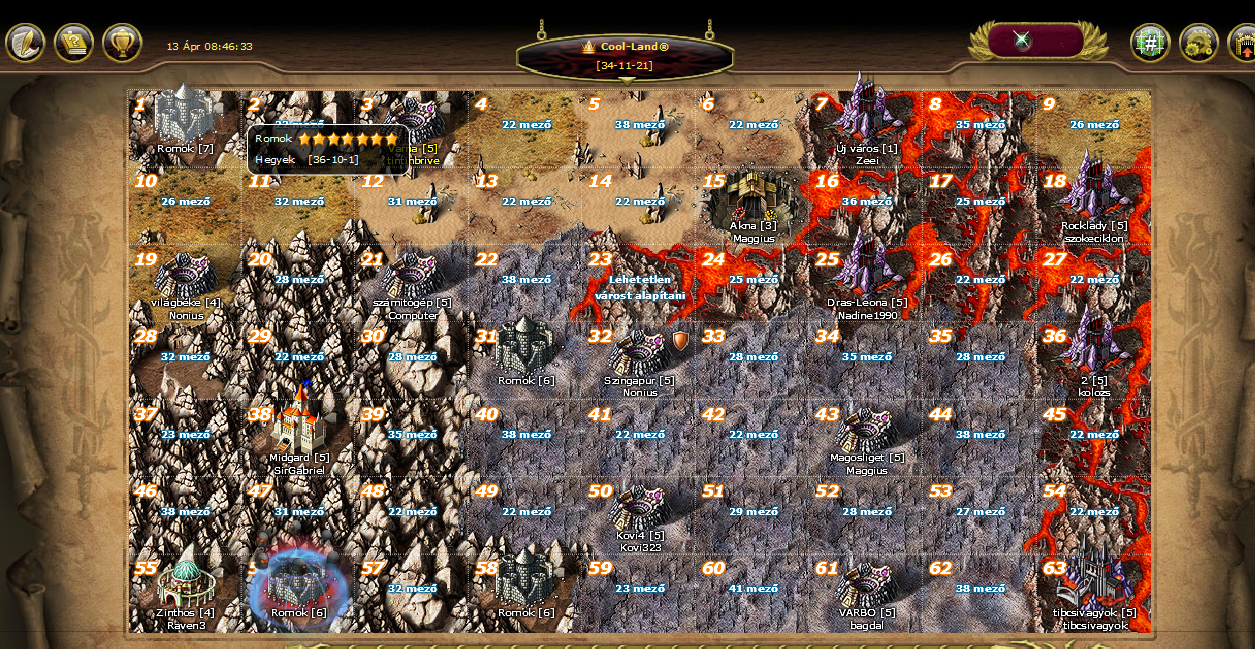Open the question mark help book
The height and width of the screenshot is (649, 1255).
click(x=74, y=43)
